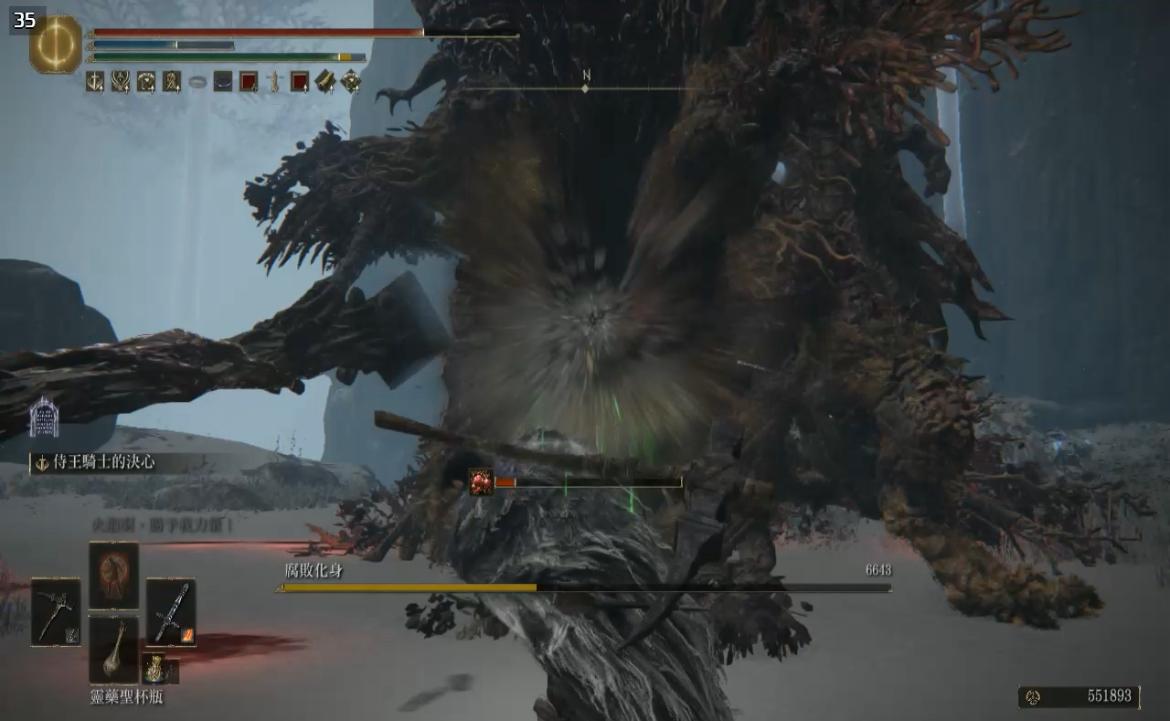This screenshot has width=1170, height=721.
Task: Click the compass north marker
Action: tap(586, 83)
